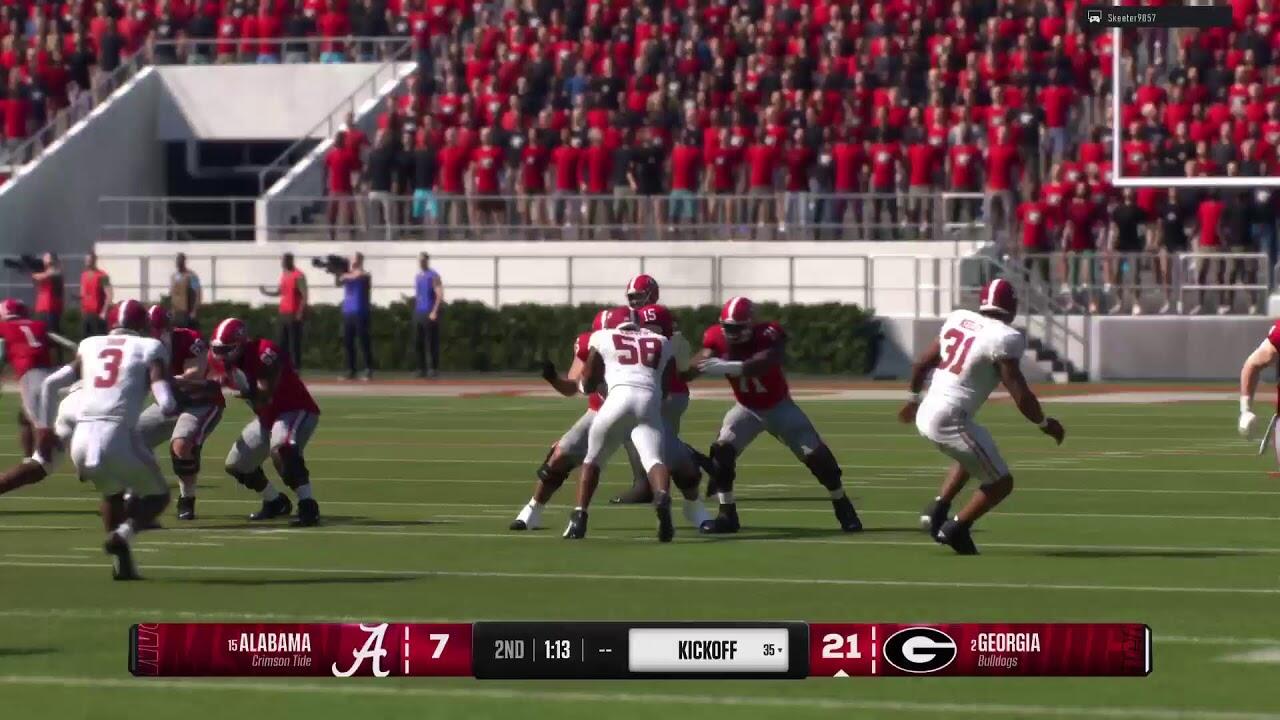Click the Skeeter9857 player tag overlay
Viewport: 1280px width, 720px height.
pos(1157,17)
